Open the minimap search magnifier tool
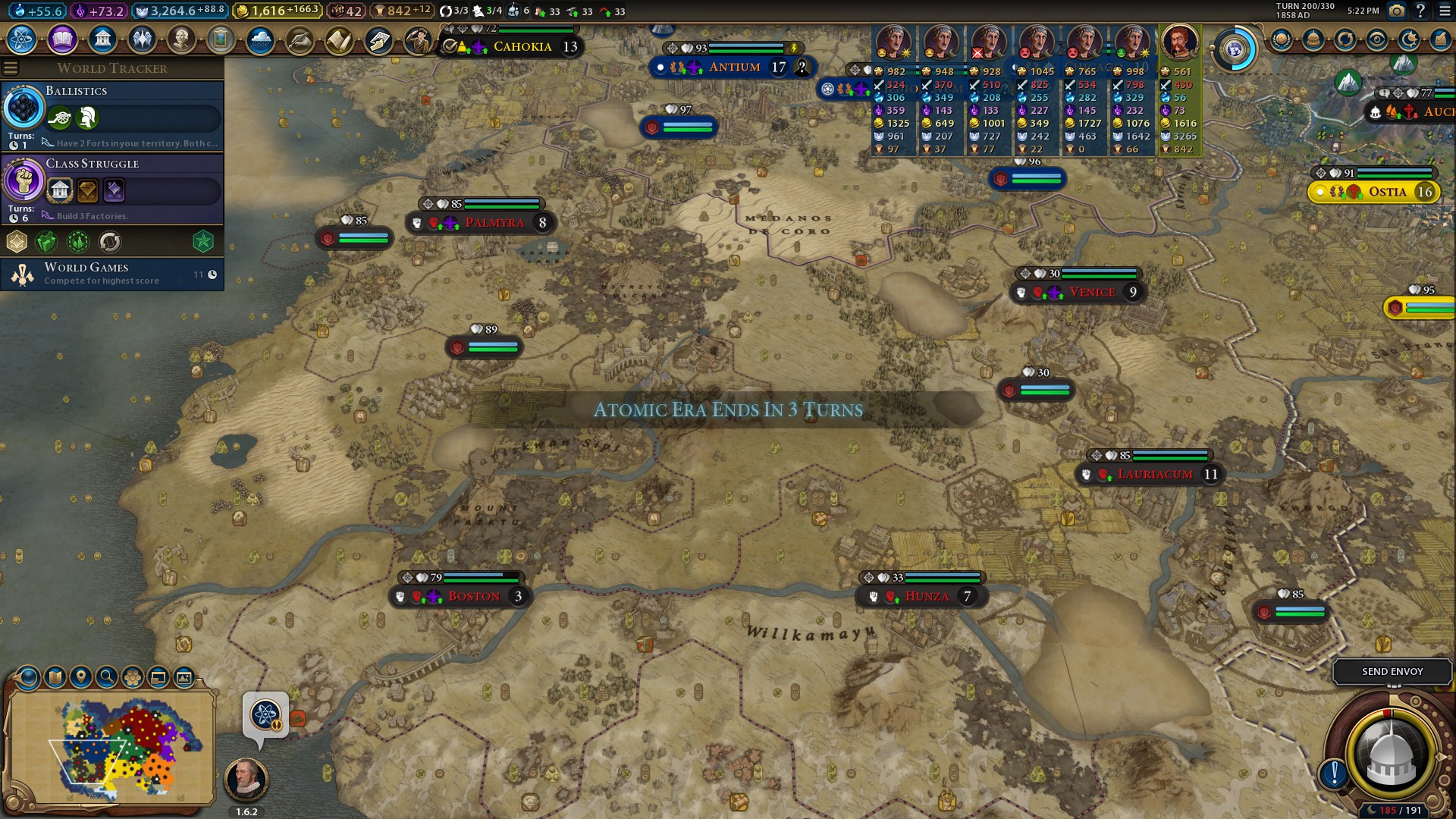 107,676
